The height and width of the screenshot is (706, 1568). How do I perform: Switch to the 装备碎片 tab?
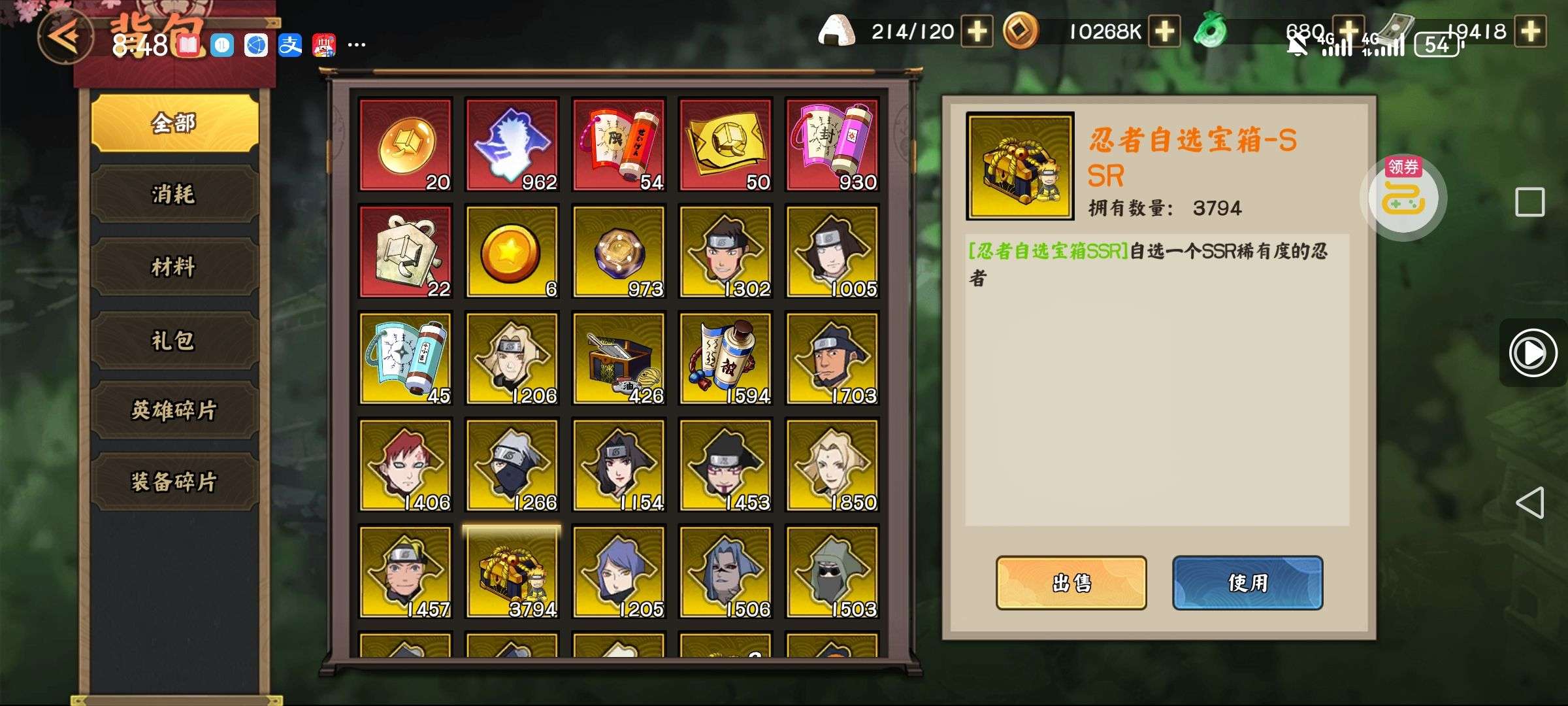(174, 482)
